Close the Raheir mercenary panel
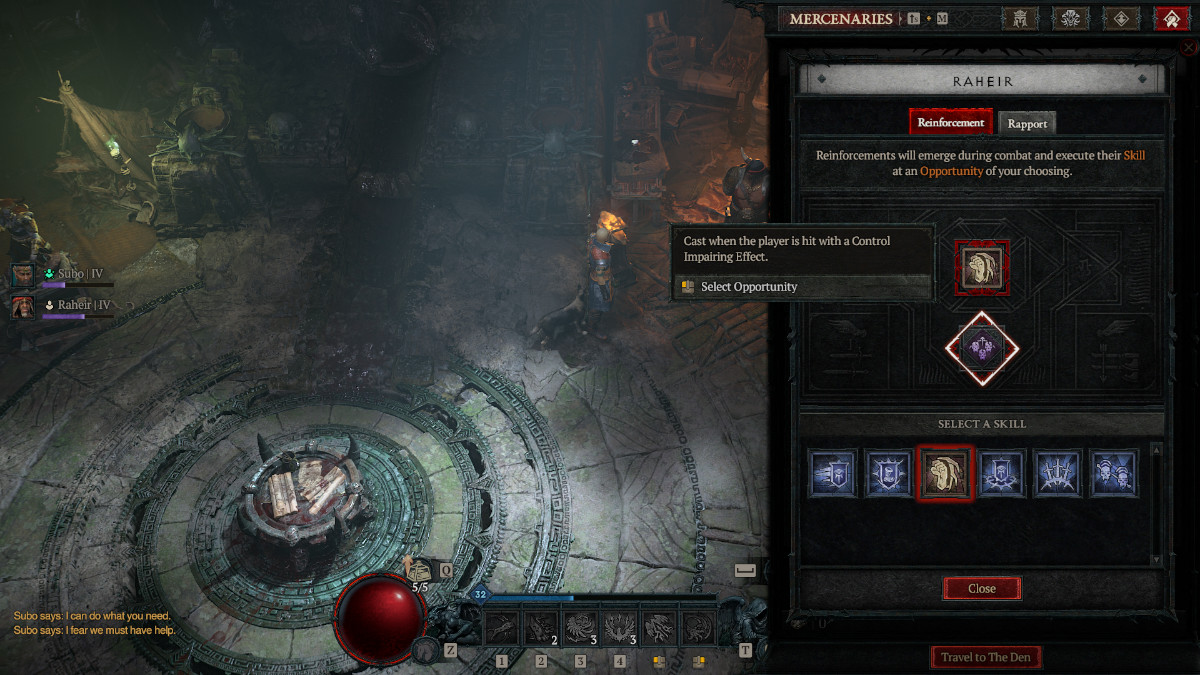 tap(981, 588)
